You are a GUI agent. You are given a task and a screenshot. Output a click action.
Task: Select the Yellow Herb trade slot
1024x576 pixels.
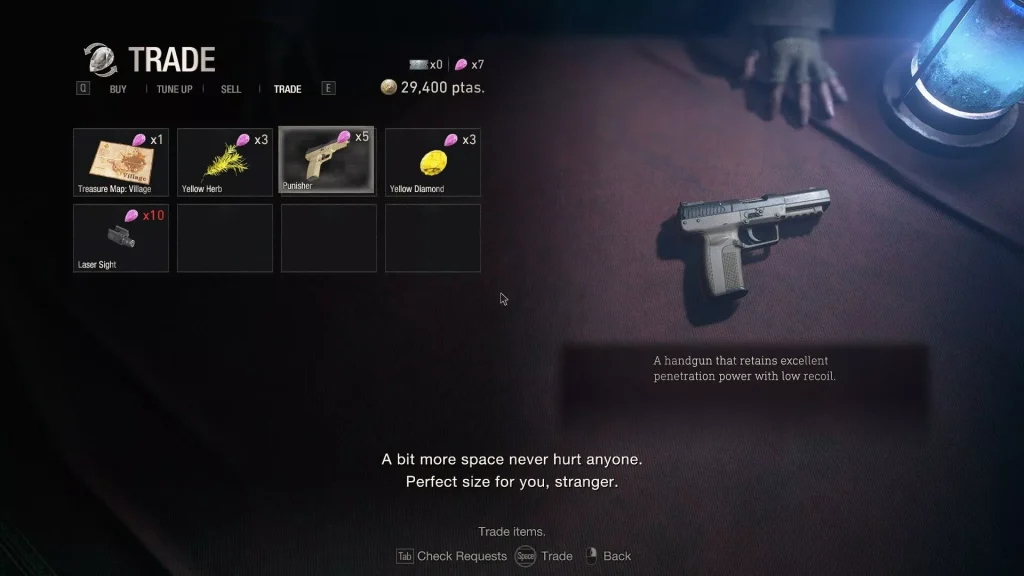(x=225, y=162)
